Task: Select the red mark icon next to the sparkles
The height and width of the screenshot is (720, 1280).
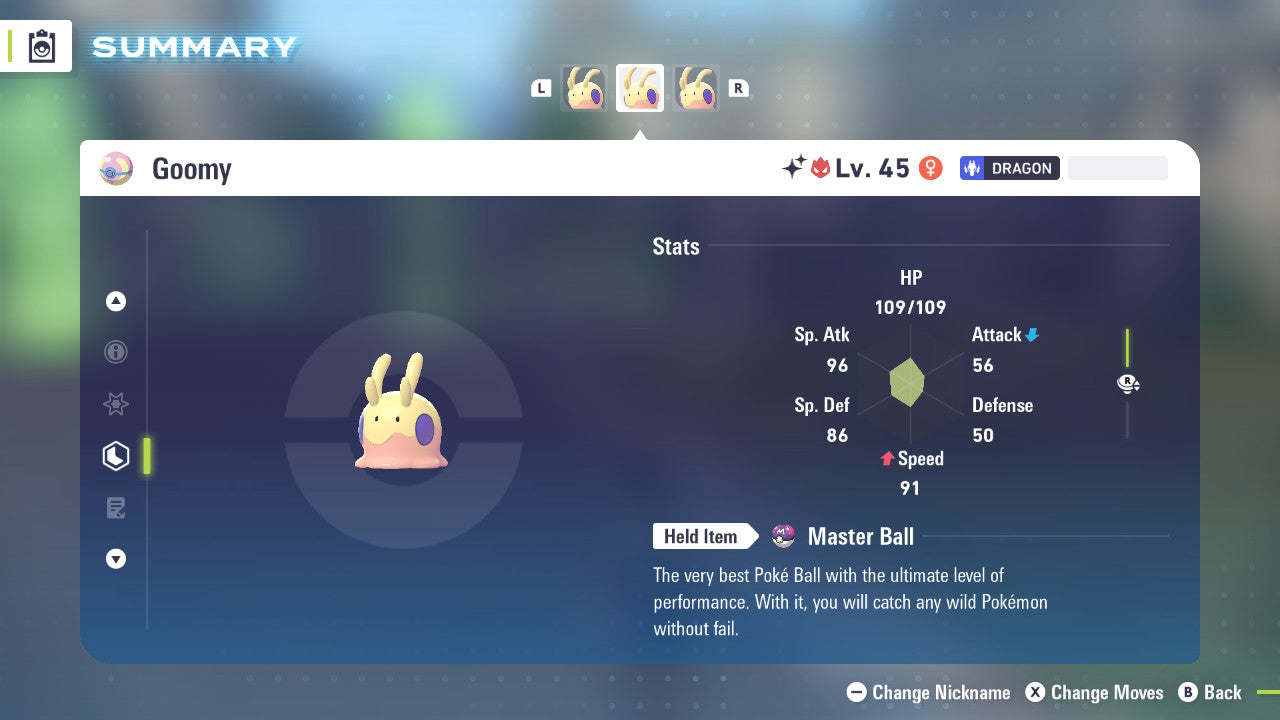Action: point(822,168)
